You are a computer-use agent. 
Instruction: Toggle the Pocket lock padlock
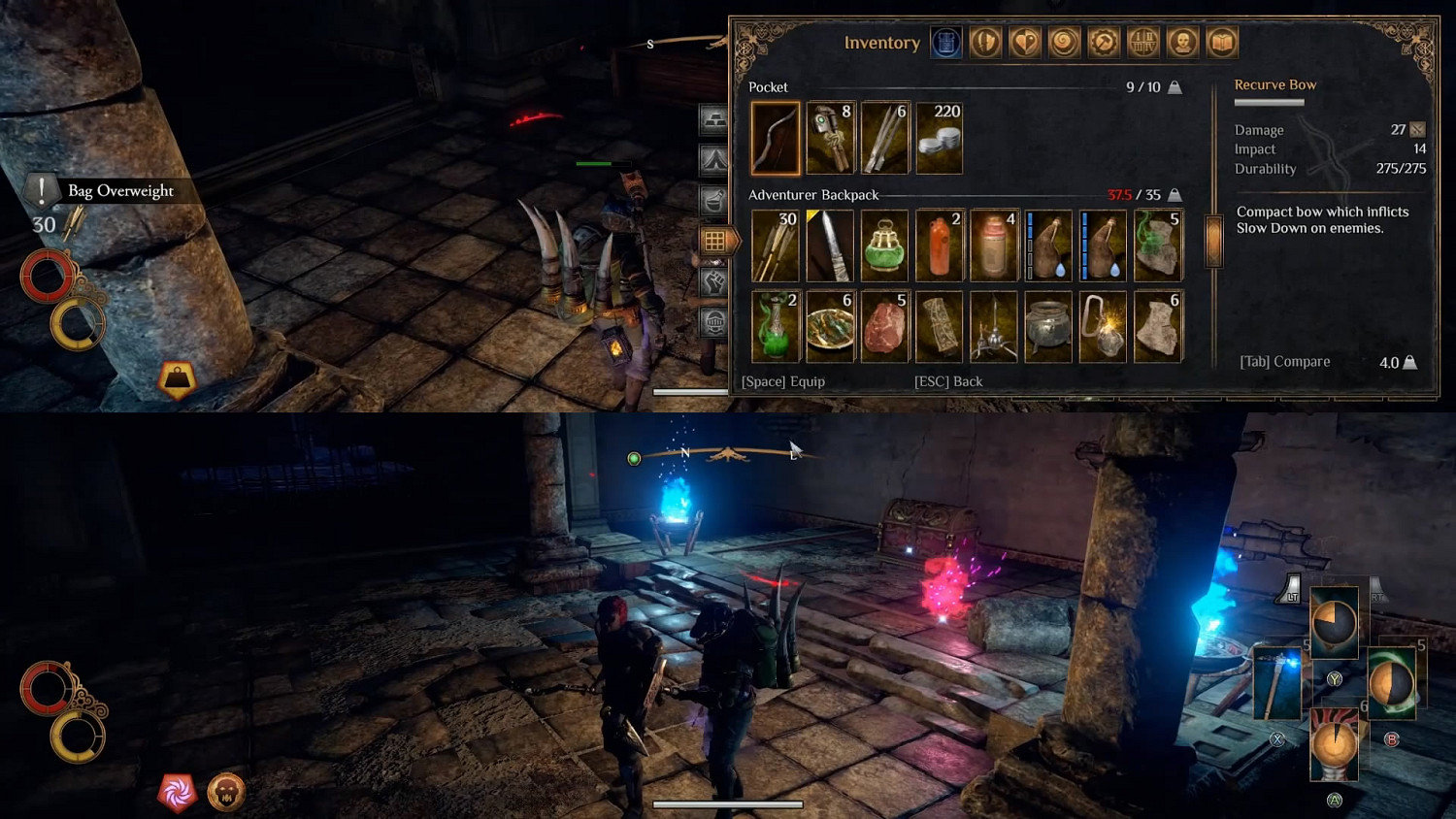[1174, 86]
